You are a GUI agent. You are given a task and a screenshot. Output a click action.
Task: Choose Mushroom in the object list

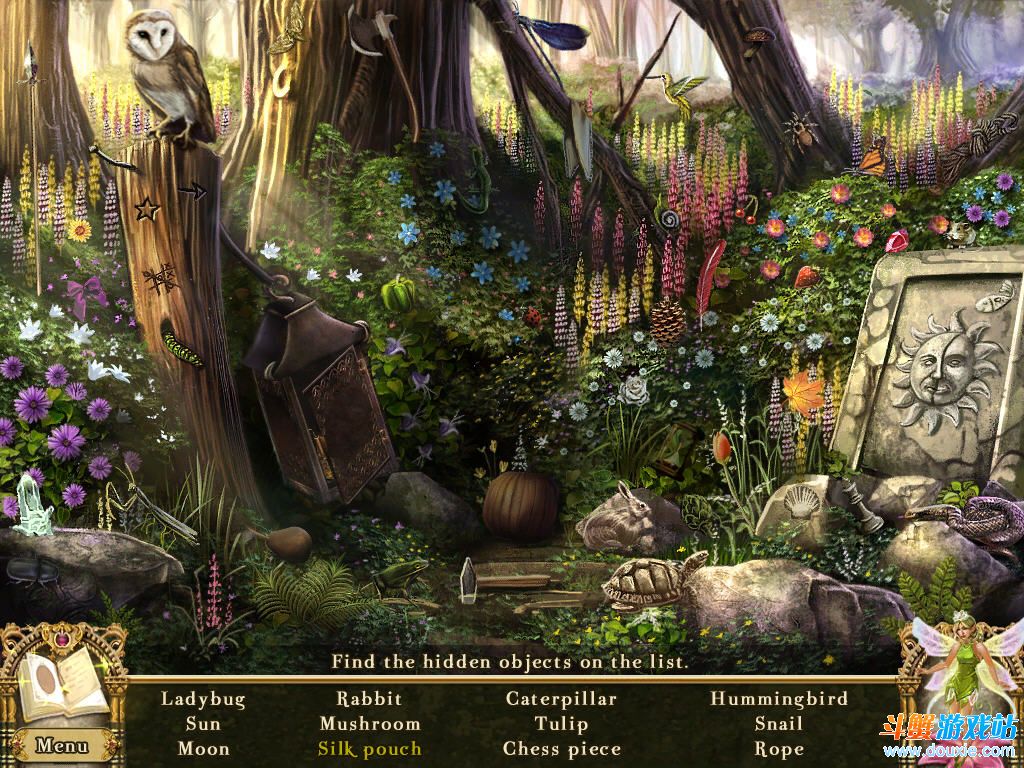click(x=370, y=724)
